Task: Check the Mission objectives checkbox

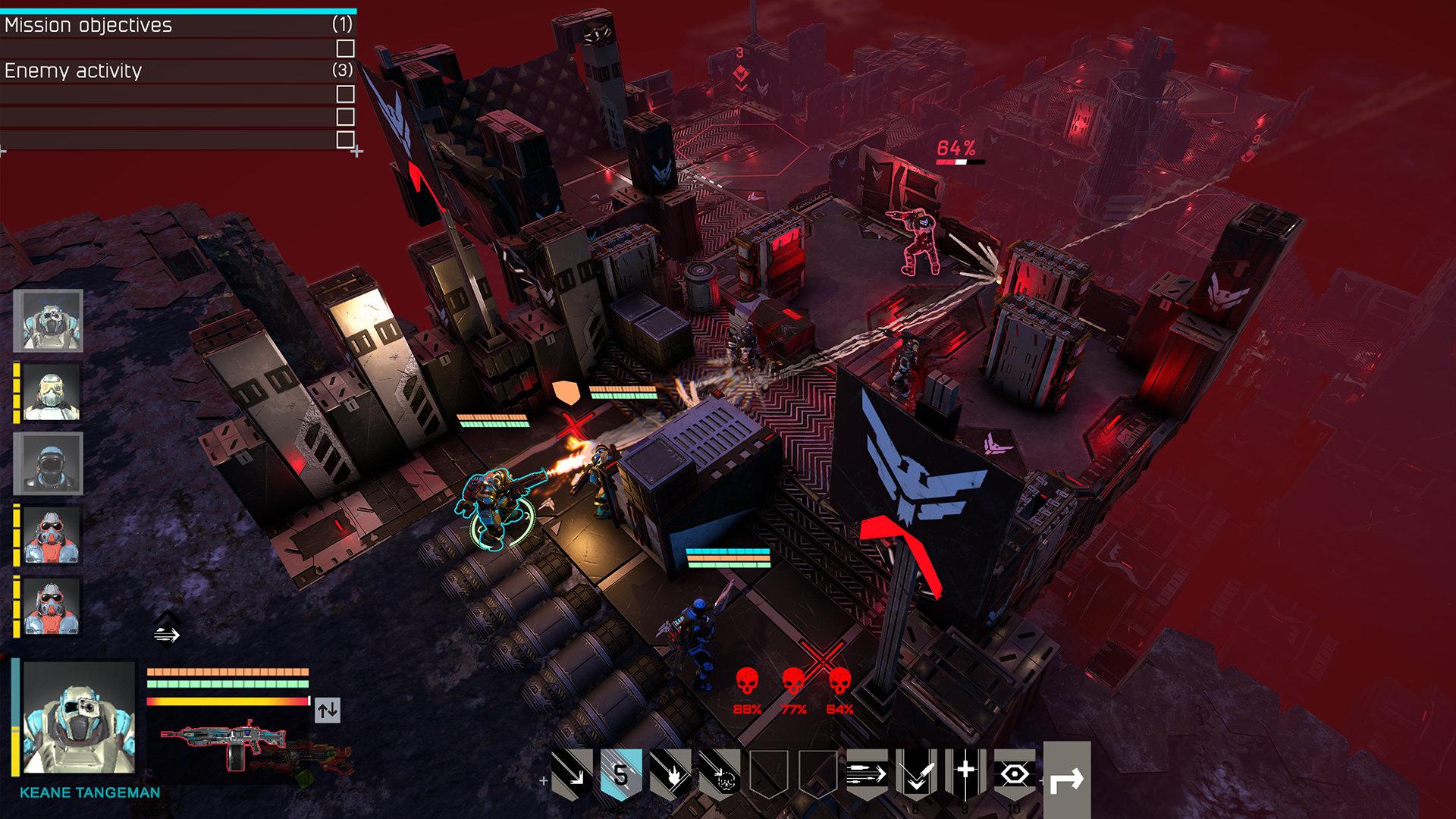Action: [x=346, y=49]
